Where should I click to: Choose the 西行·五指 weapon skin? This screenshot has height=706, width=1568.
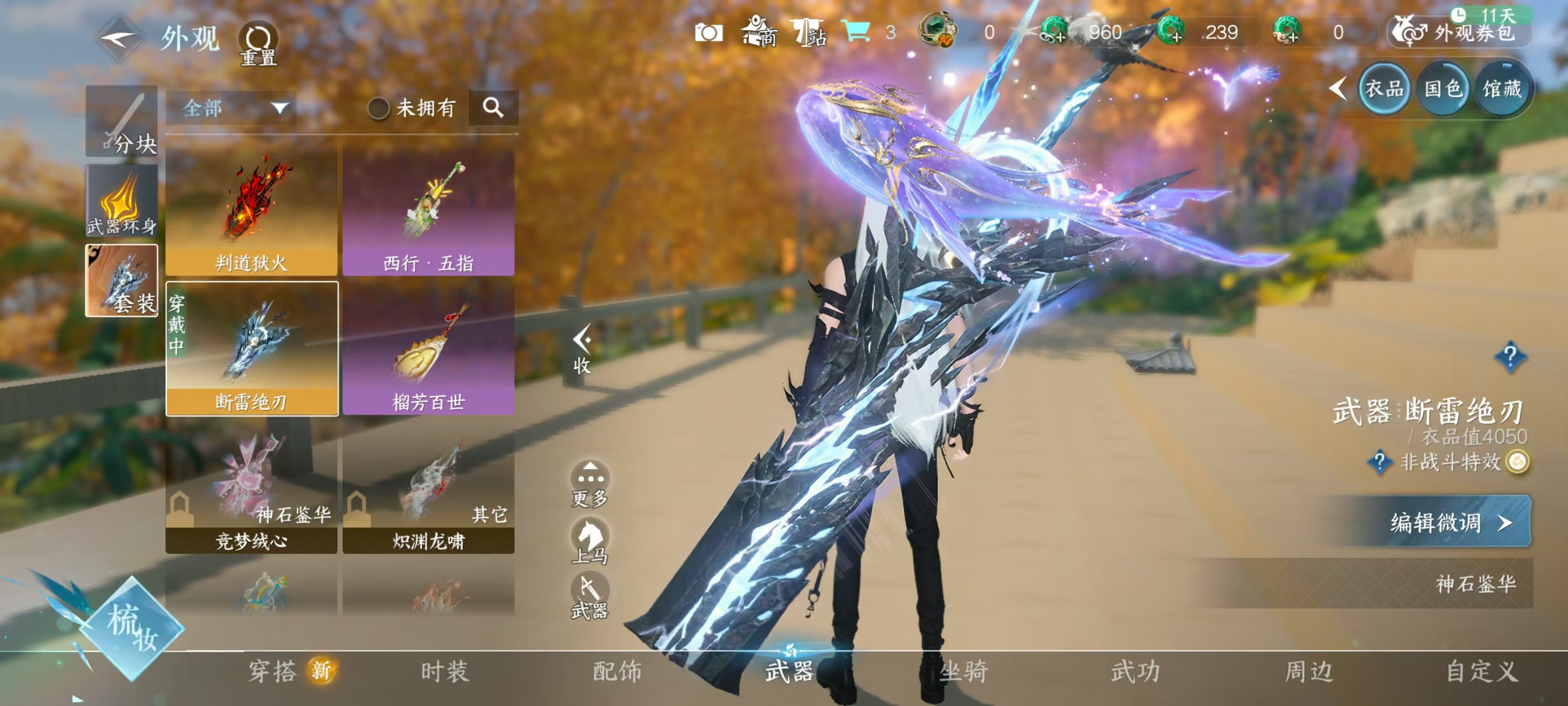point(428,210)
